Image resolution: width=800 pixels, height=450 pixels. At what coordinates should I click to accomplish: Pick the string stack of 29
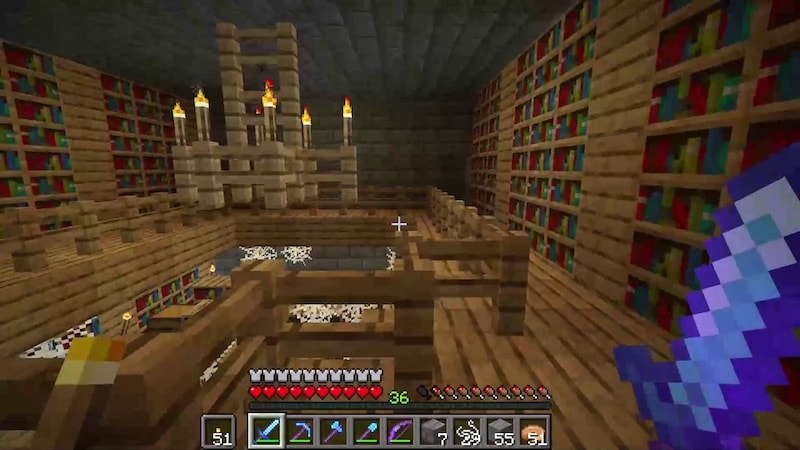point(467,431)
